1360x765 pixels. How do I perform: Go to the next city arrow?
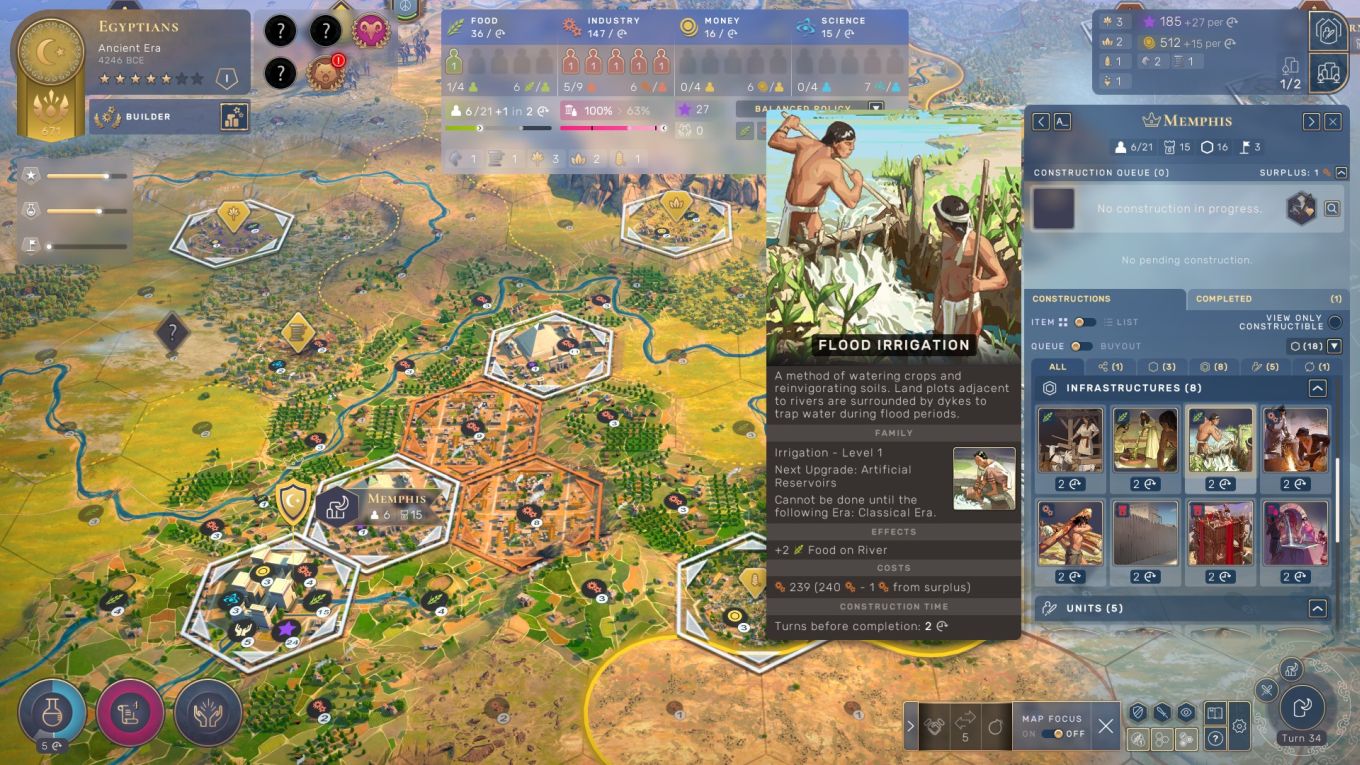1311,121
